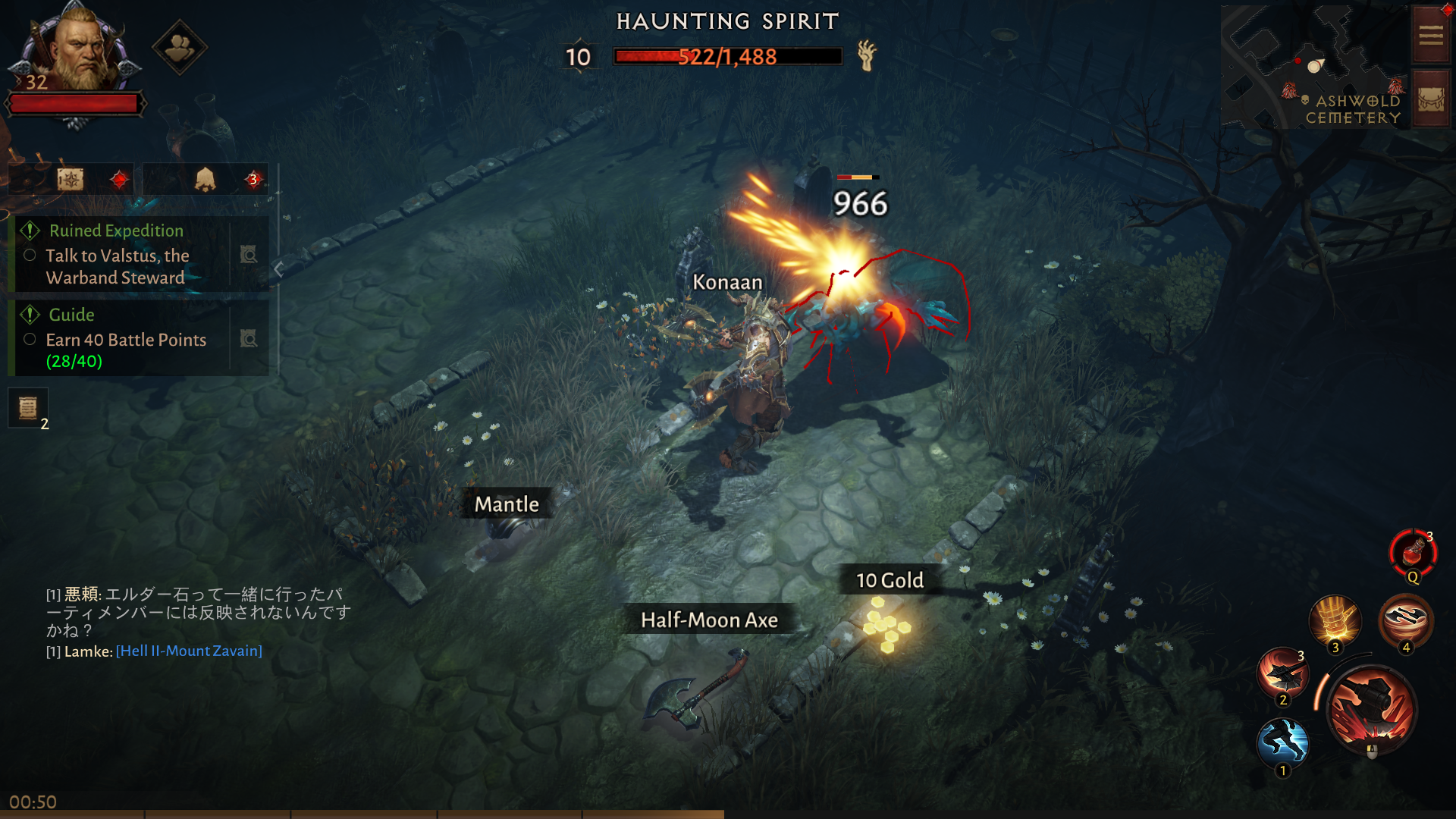This screenshot has height=819, width=1456.
Task: Open the scroll item icon showing 2
Action: point(27,407)
